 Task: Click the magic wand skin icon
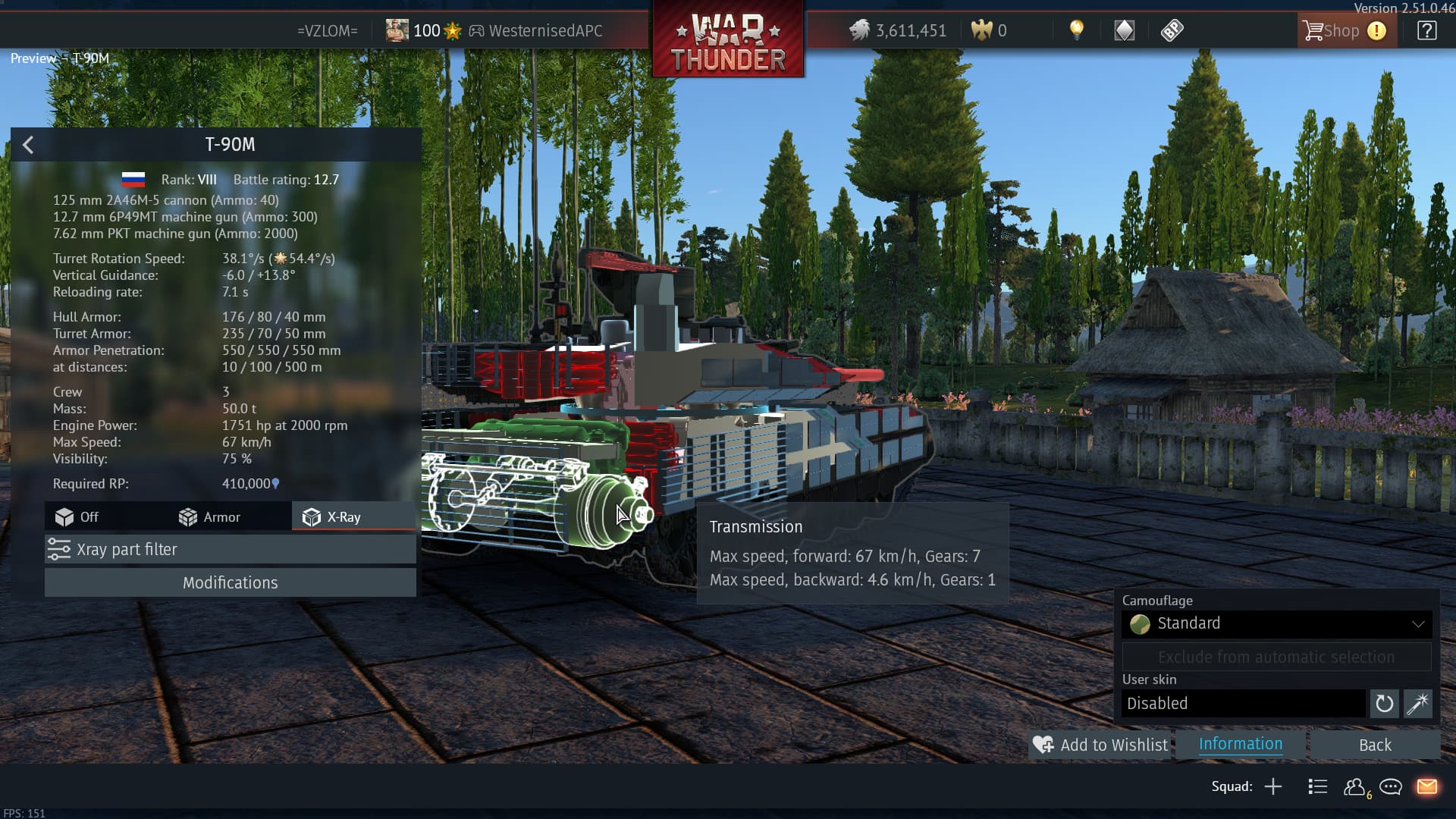tap(1417, 704)
